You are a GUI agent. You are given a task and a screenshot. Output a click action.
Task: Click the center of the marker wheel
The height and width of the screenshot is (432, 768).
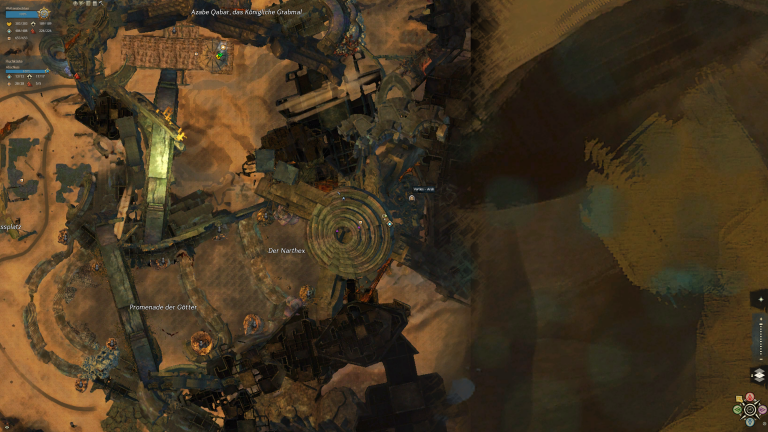[750, 410]
